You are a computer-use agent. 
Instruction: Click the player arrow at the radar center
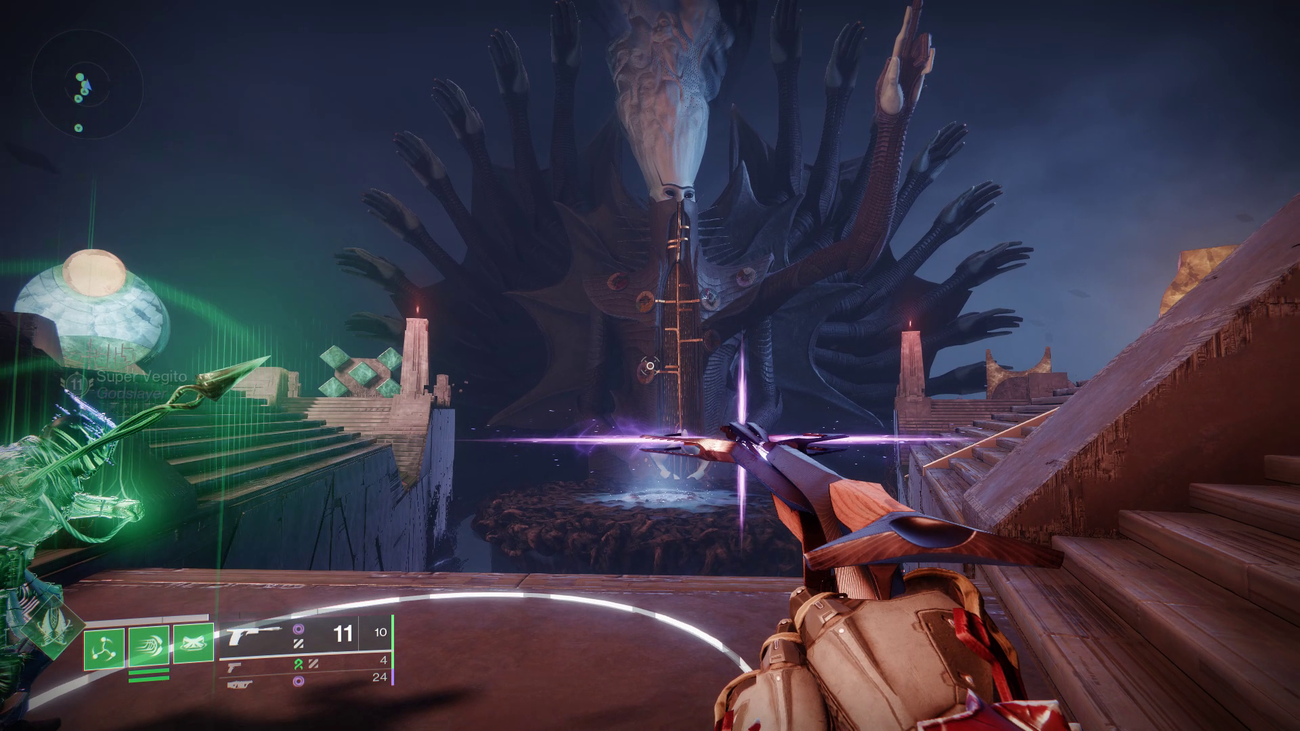(87, 85)
